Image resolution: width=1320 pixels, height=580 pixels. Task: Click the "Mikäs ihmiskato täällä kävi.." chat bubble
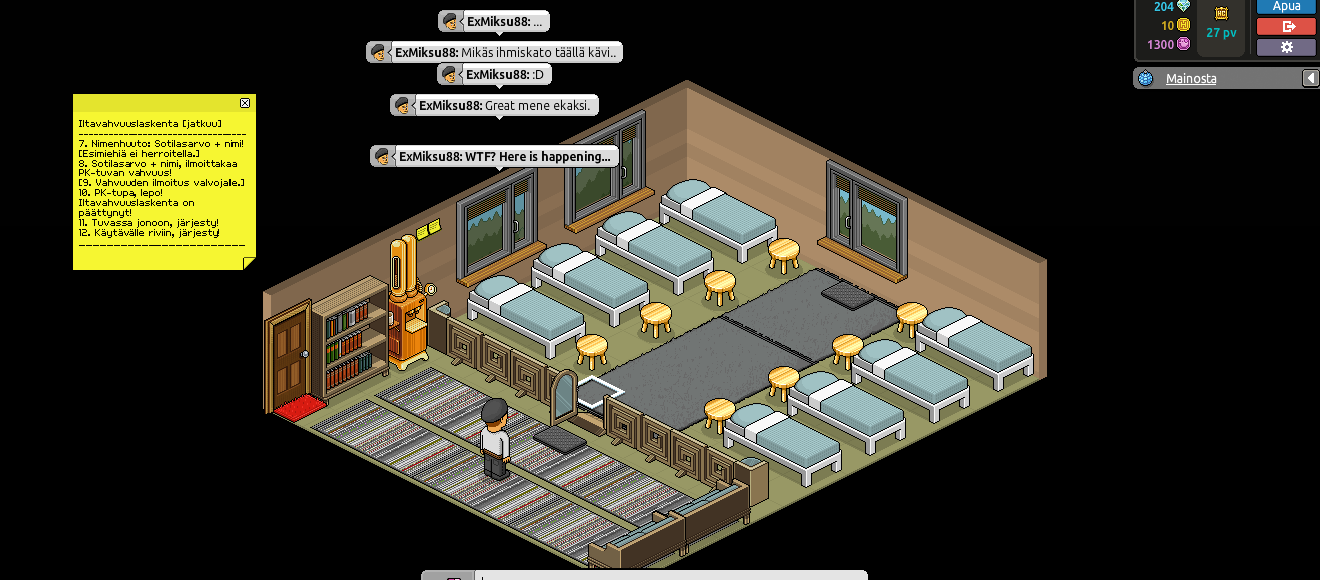pyautogui.click(x=494, y=52)
